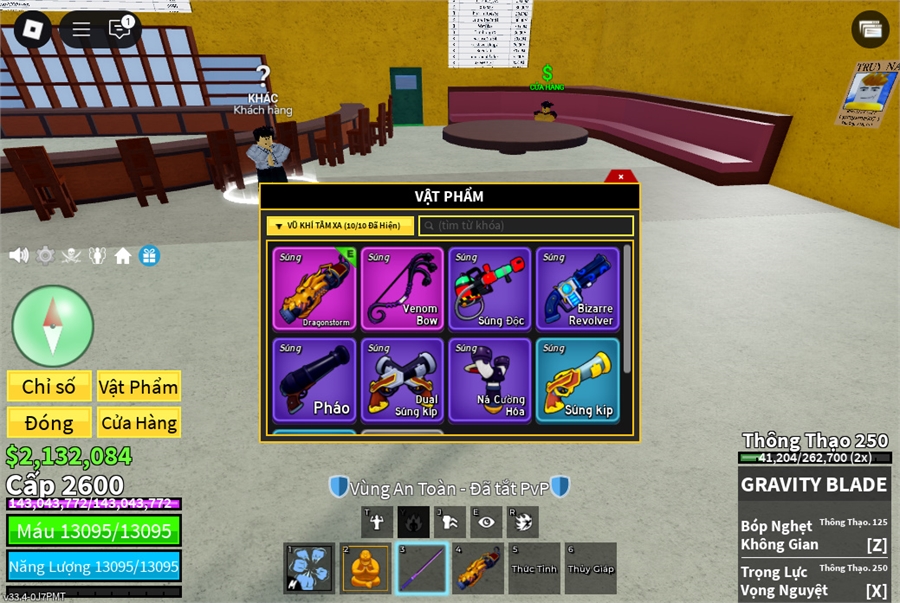Click the yellow Vật Phẩm button
900x603 pixels.
[138, 386]
